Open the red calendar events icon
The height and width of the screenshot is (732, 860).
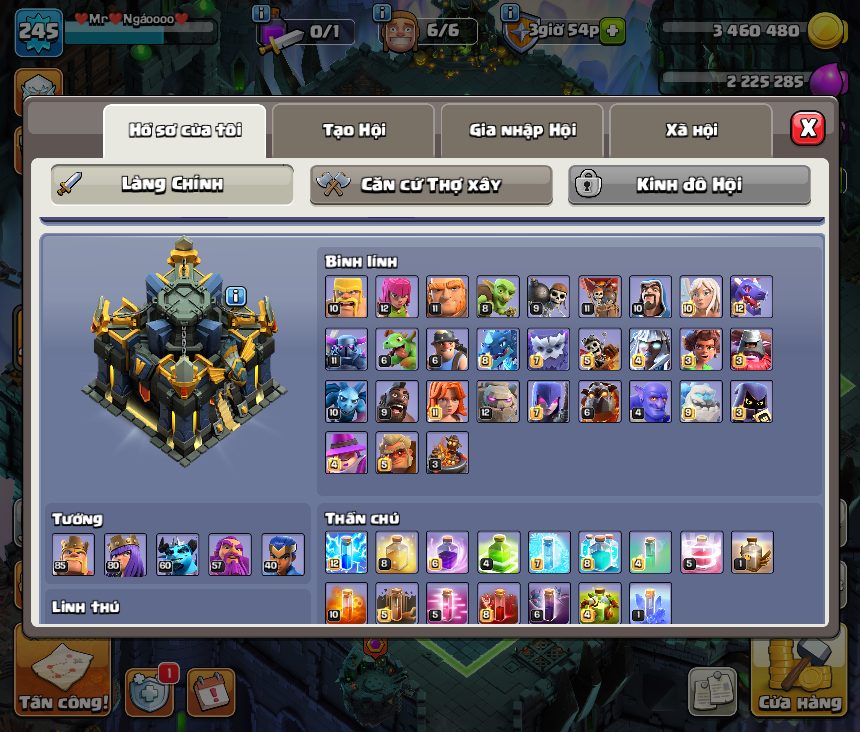point(210,692)
